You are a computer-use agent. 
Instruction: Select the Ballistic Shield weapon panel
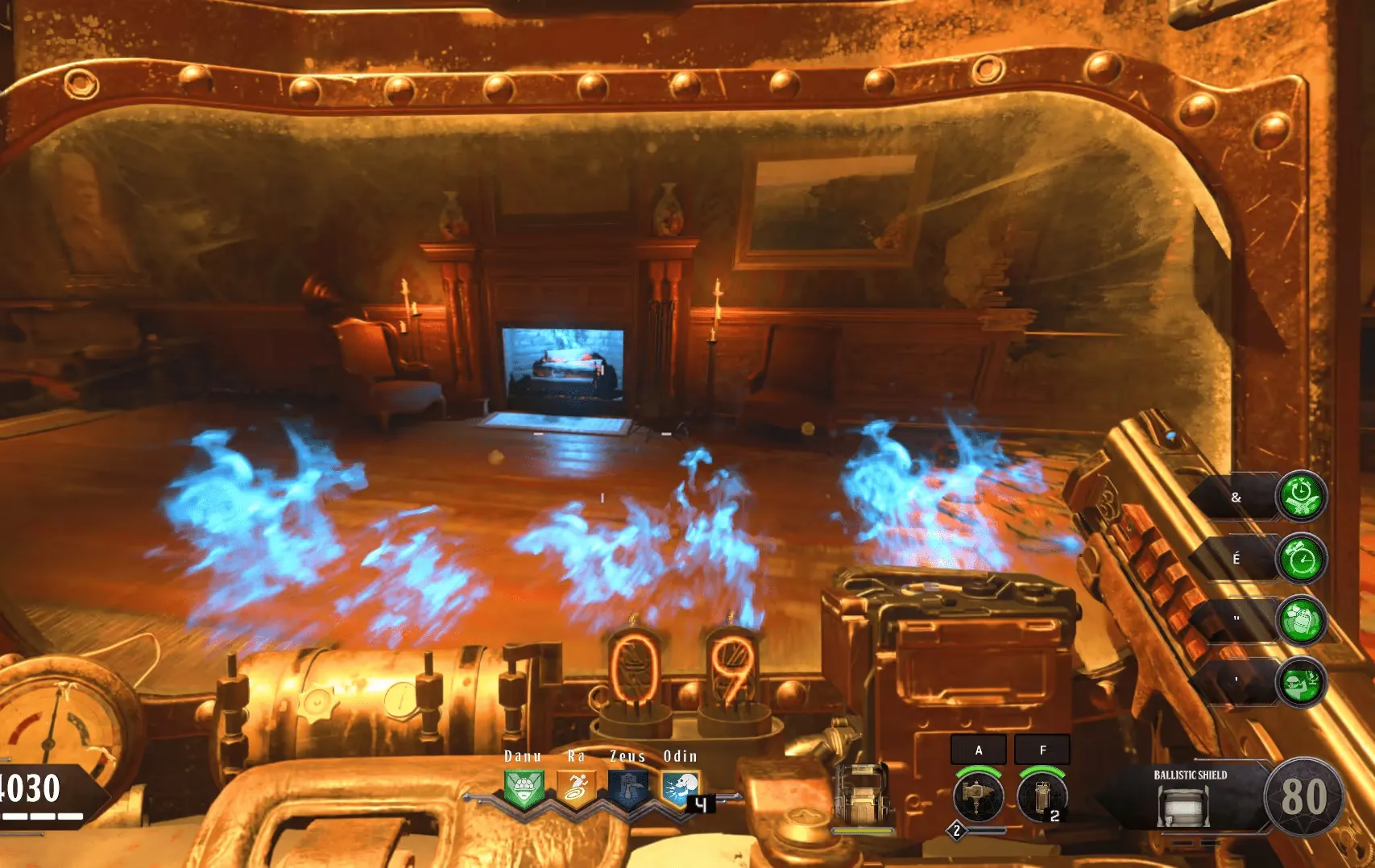[1190, 796]
